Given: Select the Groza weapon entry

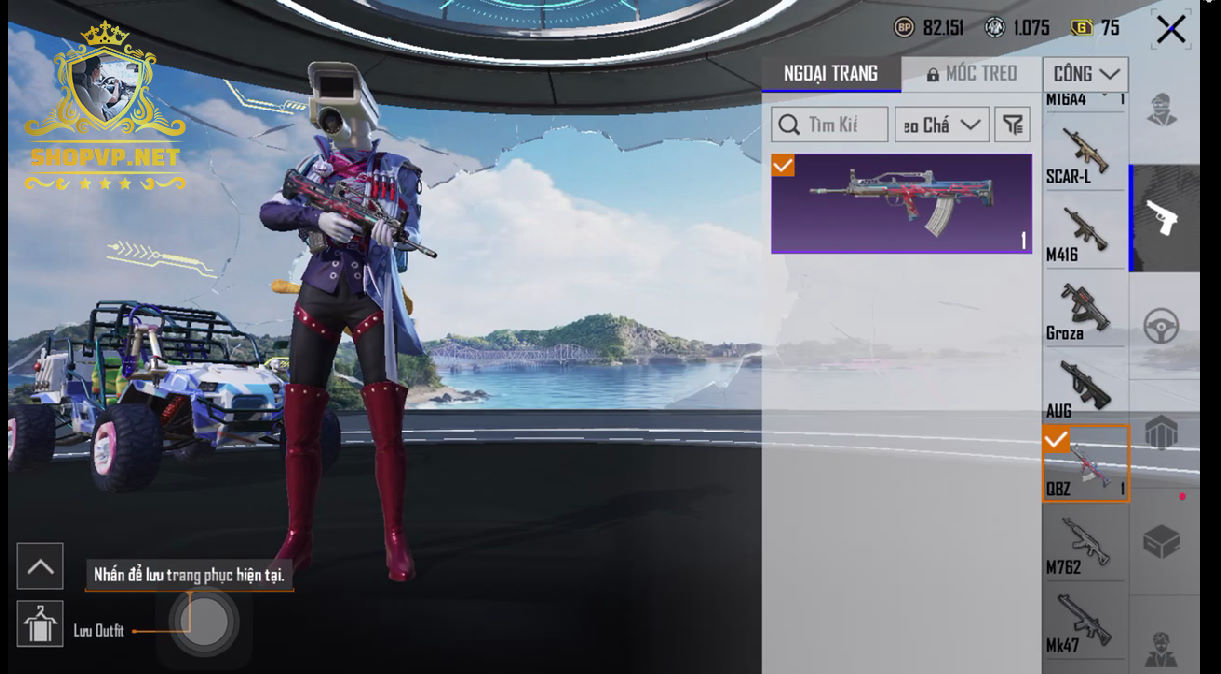Looking at the screenshot, I should tap(1084, 311).
